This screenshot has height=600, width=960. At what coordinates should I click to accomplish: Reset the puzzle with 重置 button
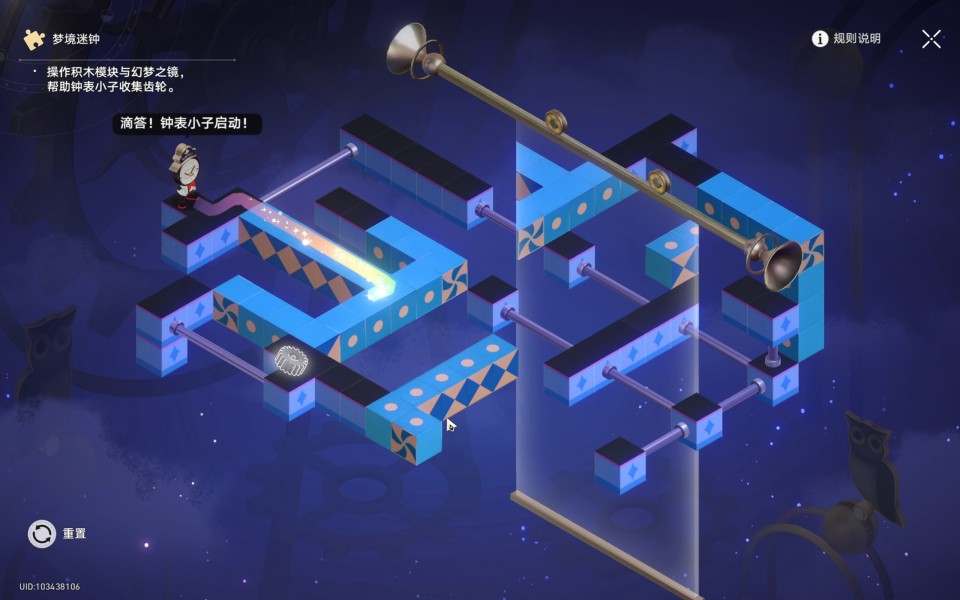42,534
